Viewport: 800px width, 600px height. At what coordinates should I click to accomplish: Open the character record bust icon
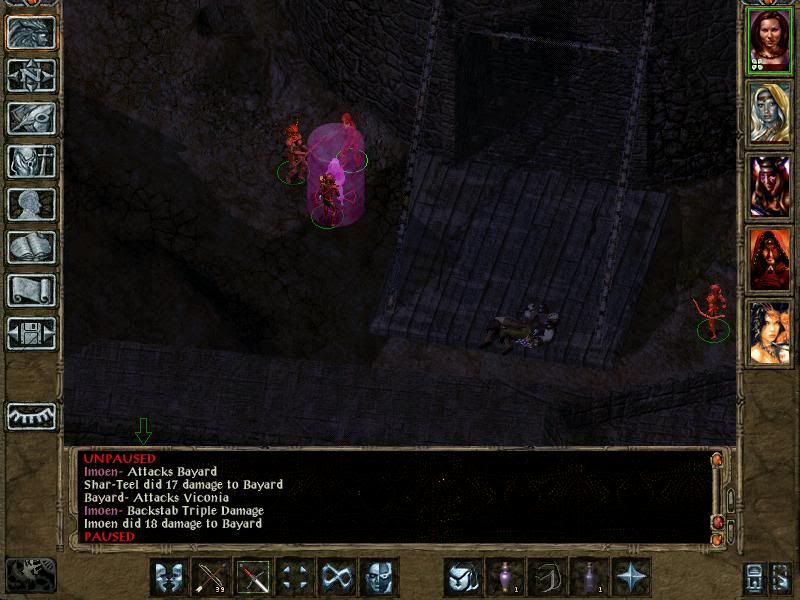click(x=31, y=205)
